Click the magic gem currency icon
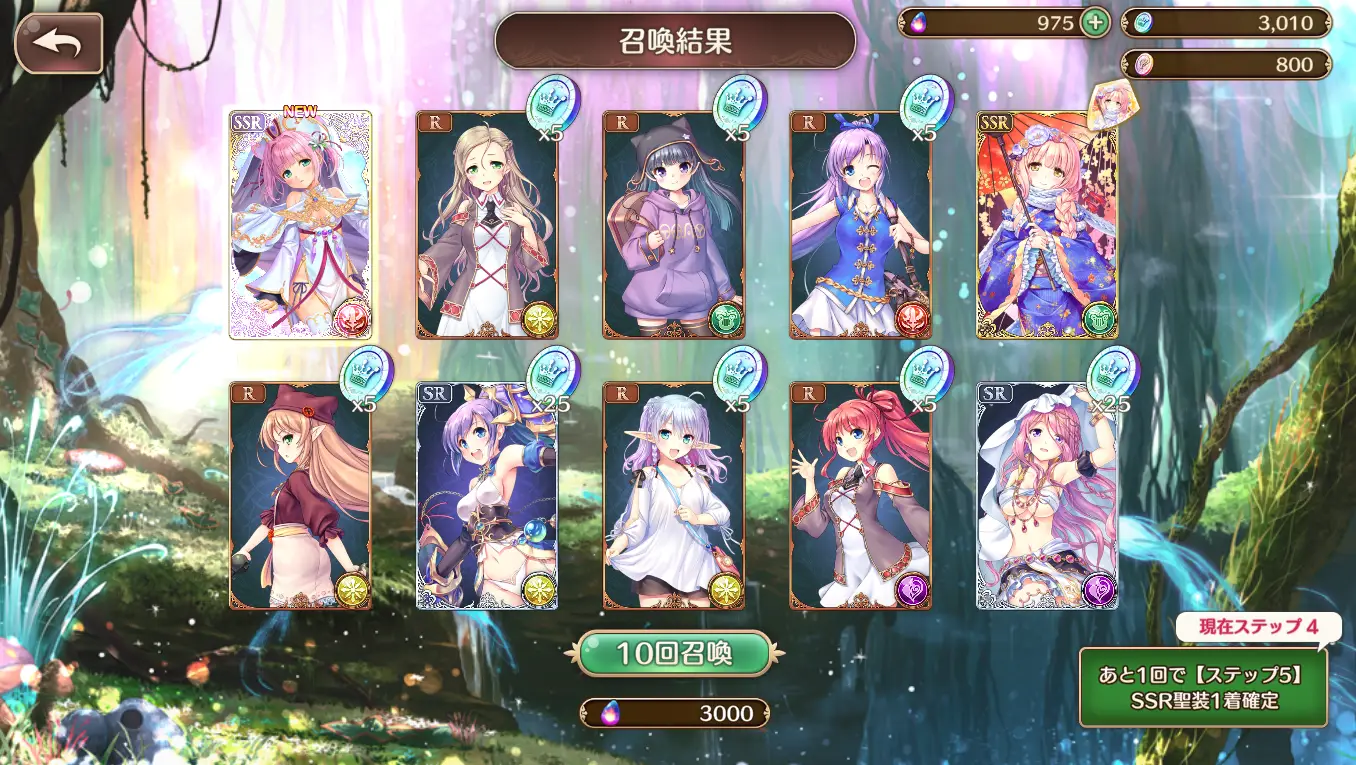Image resolution: width=1356 pixels, height=765 pixels. coord(919,22)
